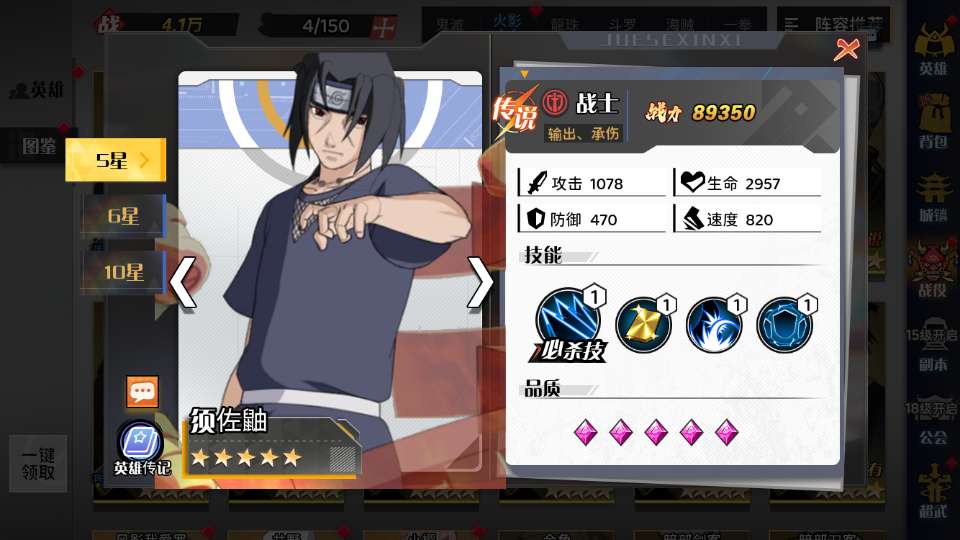Go to the next hero with right arrow
960x540 pixels.
click(x=480, y=283)
